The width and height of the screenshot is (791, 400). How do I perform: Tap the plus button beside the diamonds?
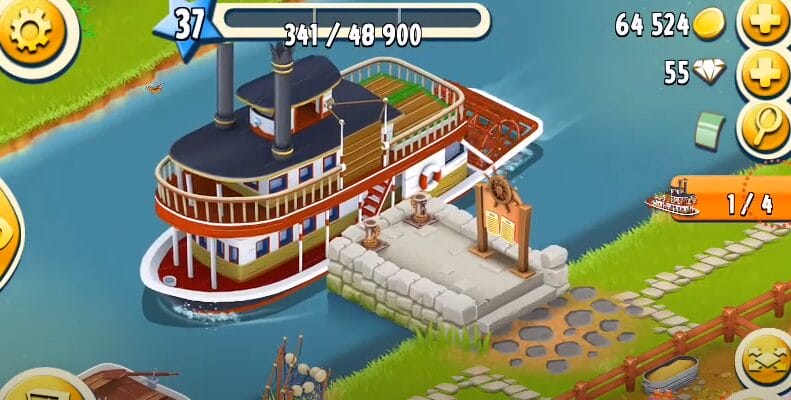[767, 72]
